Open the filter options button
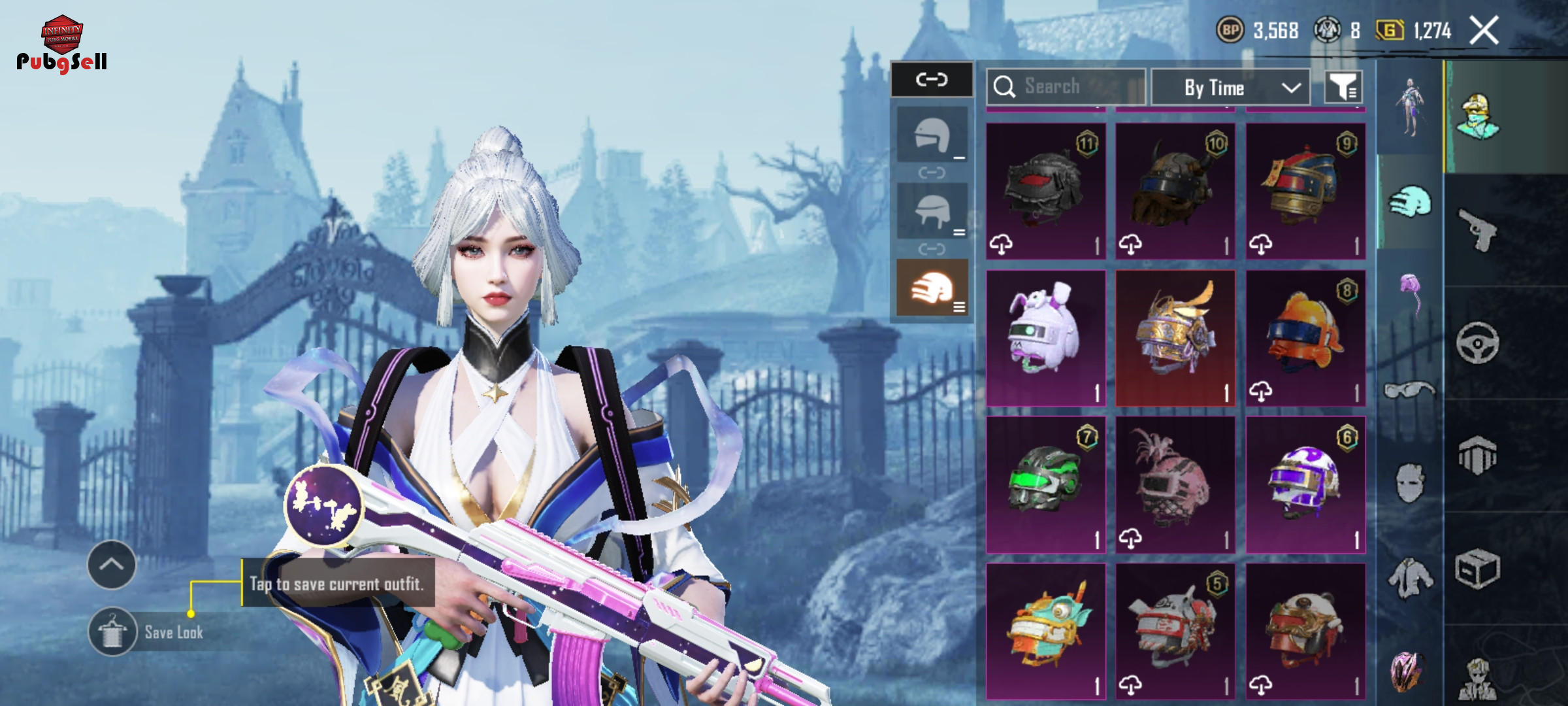 (1343, 87)
